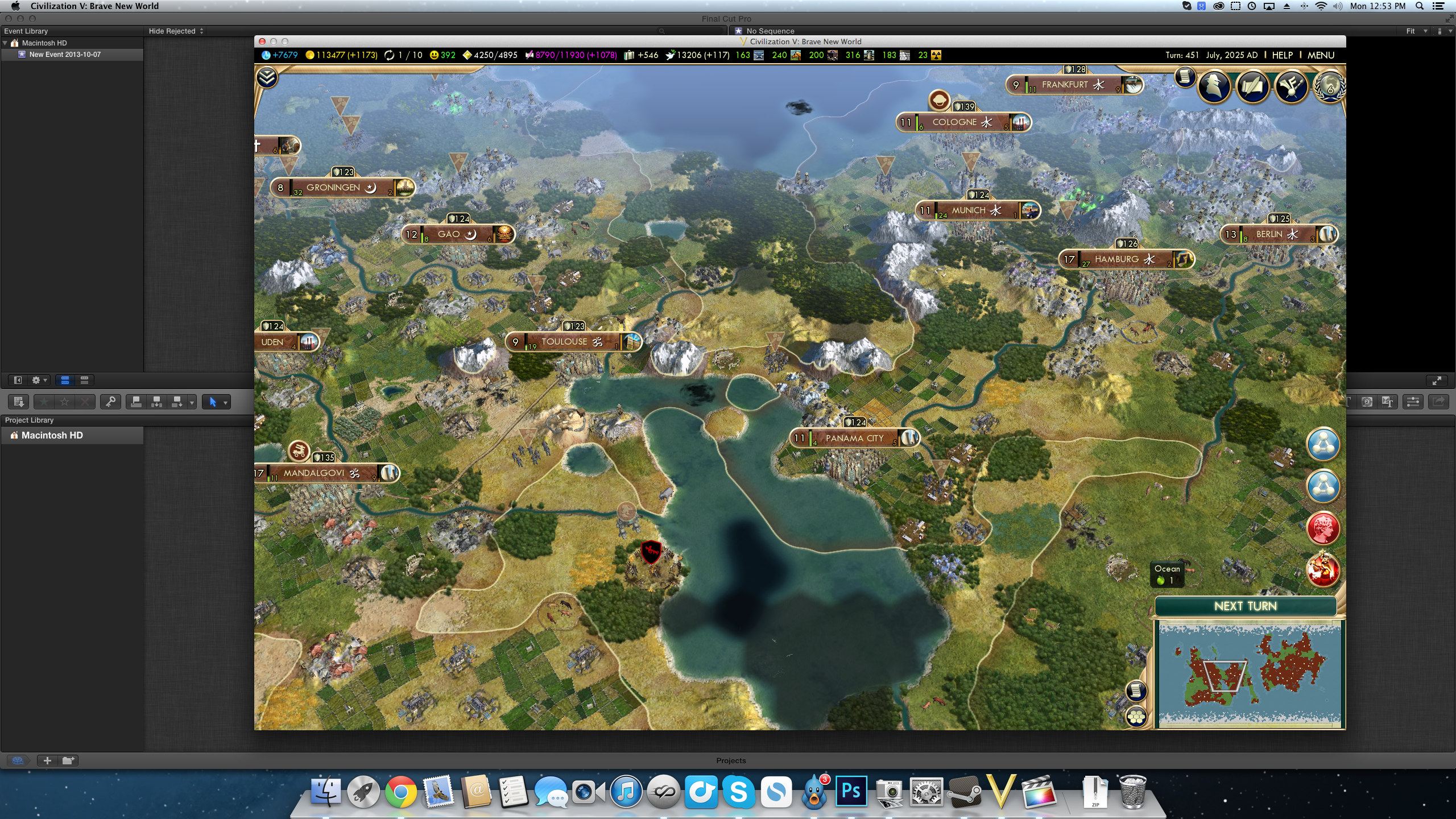Screen dimensions: 1456x819
Task: Expand the top-left info panel arrow button
Action: pyautogui.click(x=267, y=77)
